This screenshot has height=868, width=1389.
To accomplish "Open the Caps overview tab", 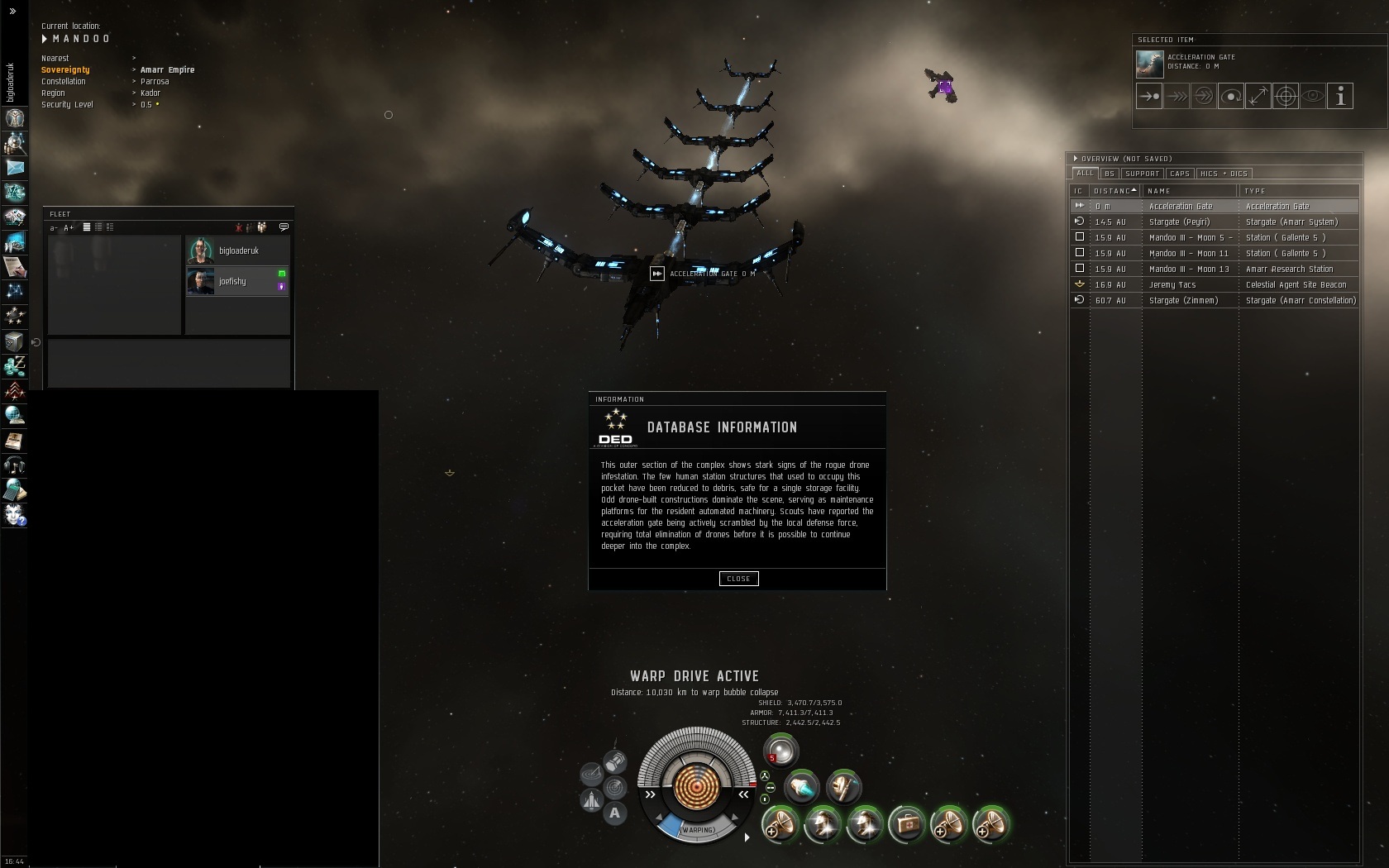I will (1180, 174).
